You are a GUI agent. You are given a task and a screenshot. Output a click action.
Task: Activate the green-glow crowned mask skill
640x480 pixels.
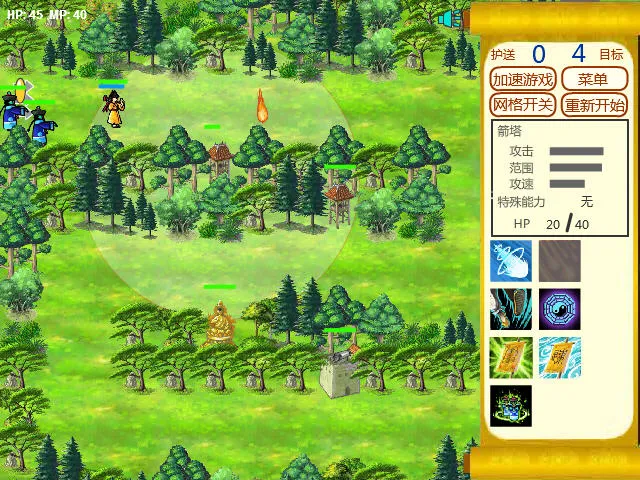pyautogui.click(x=511, y=405)
